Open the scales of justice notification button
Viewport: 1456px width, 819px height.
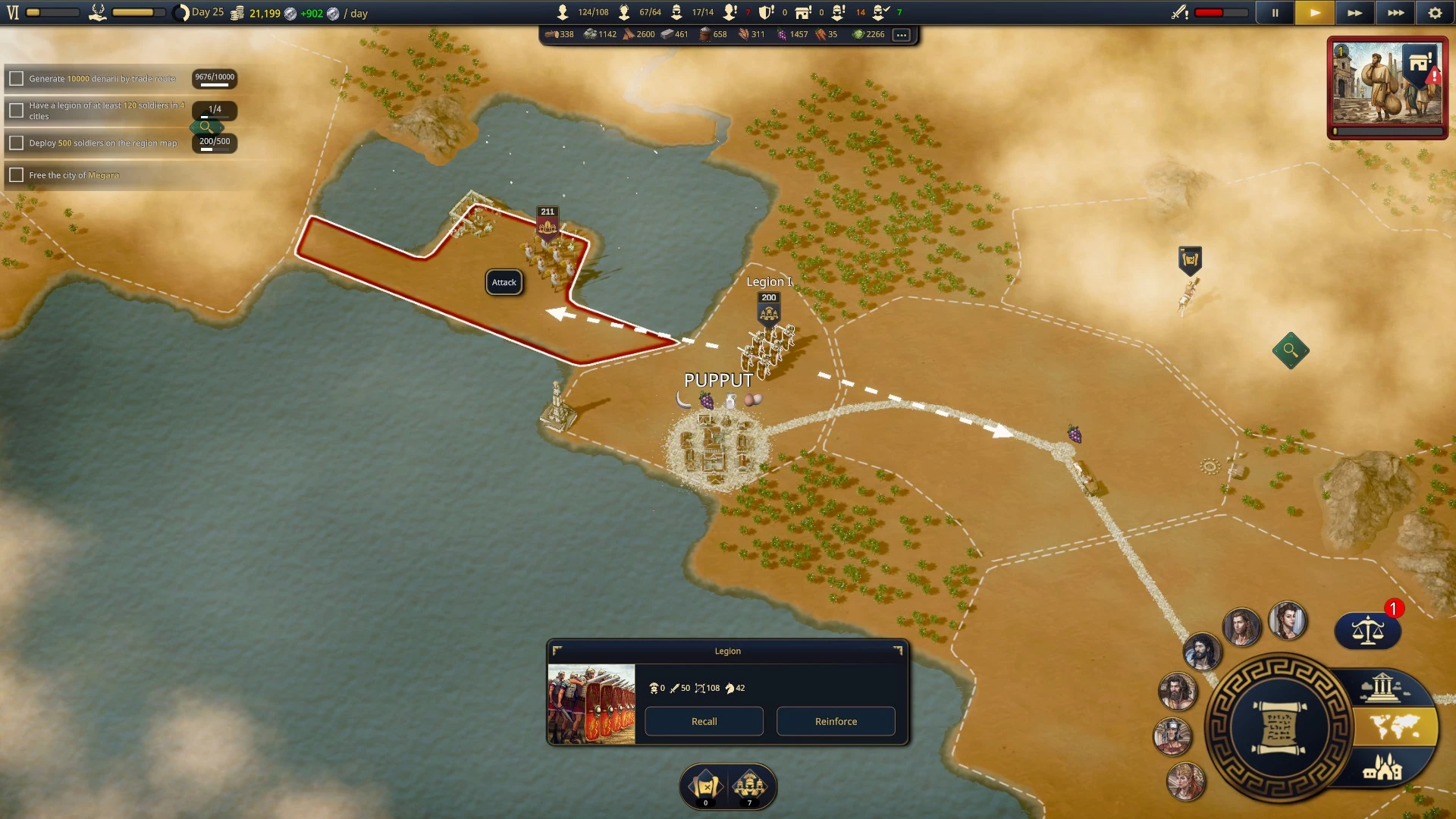(x=1367, y=630)
